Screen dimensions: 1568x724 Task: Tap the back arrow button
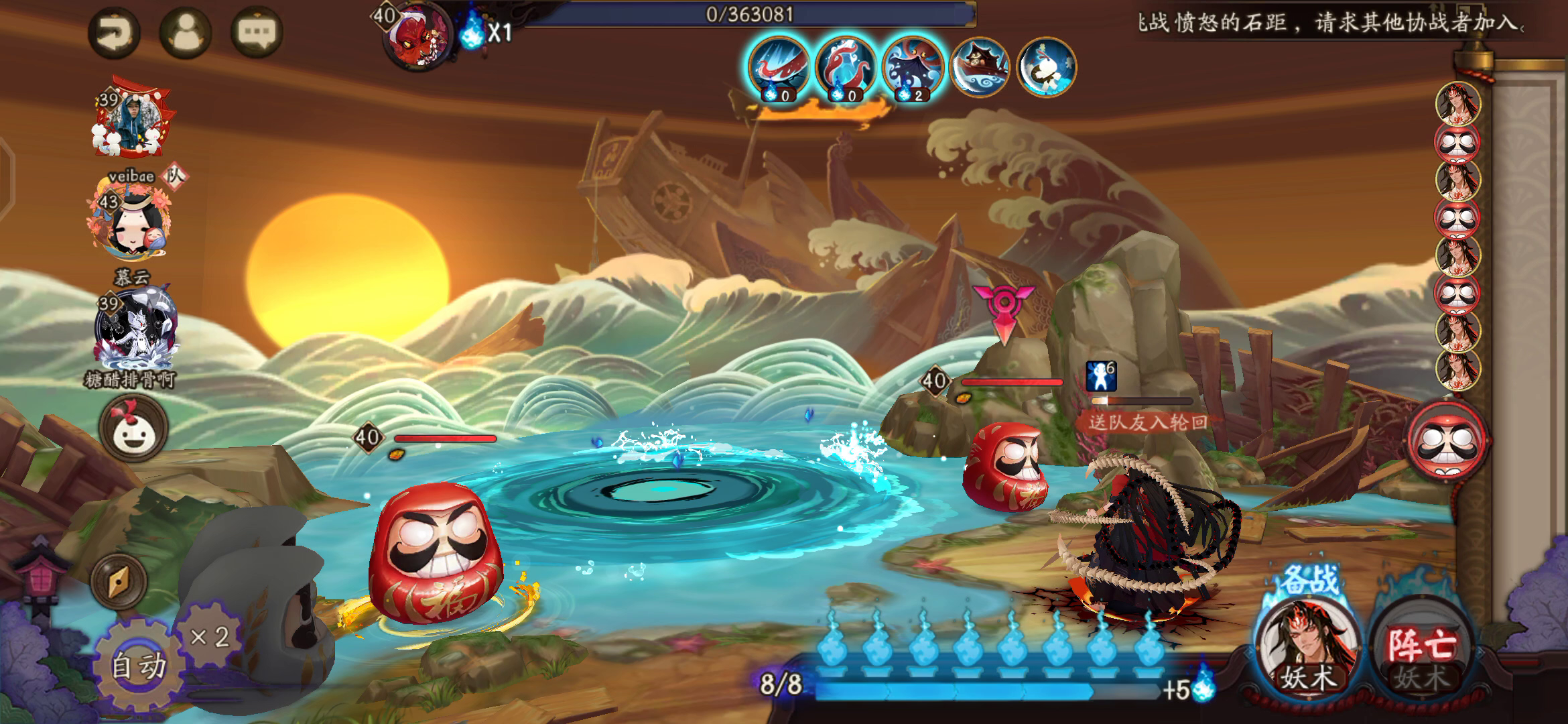tap(114, 32)
